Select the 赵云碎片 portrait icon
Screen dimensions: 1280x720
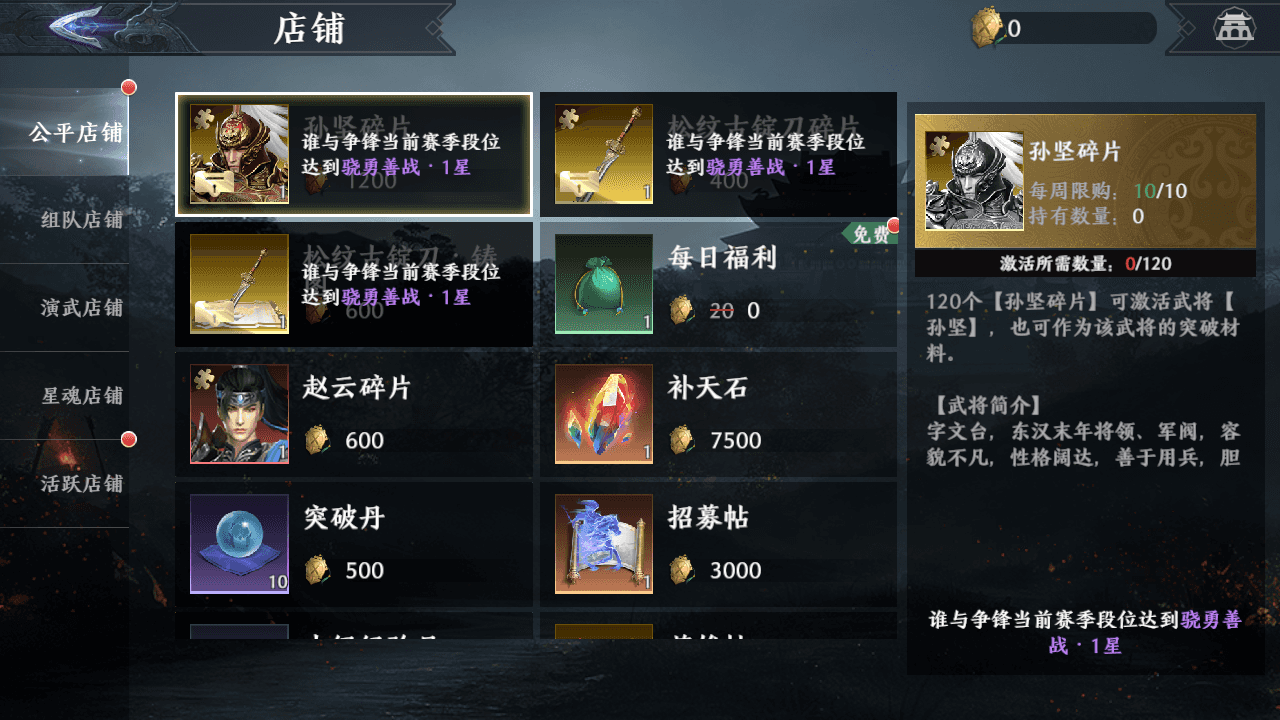pos(238,413)
